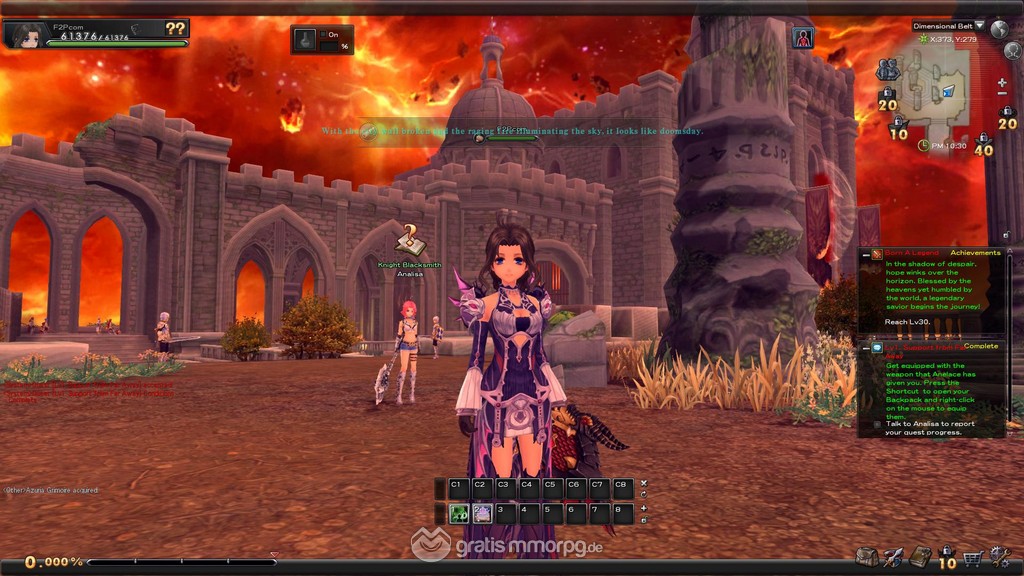This screenshot has width=1024, height=576.
Task: Open the gear and wrench settings
Action: [x=996, y=558]
